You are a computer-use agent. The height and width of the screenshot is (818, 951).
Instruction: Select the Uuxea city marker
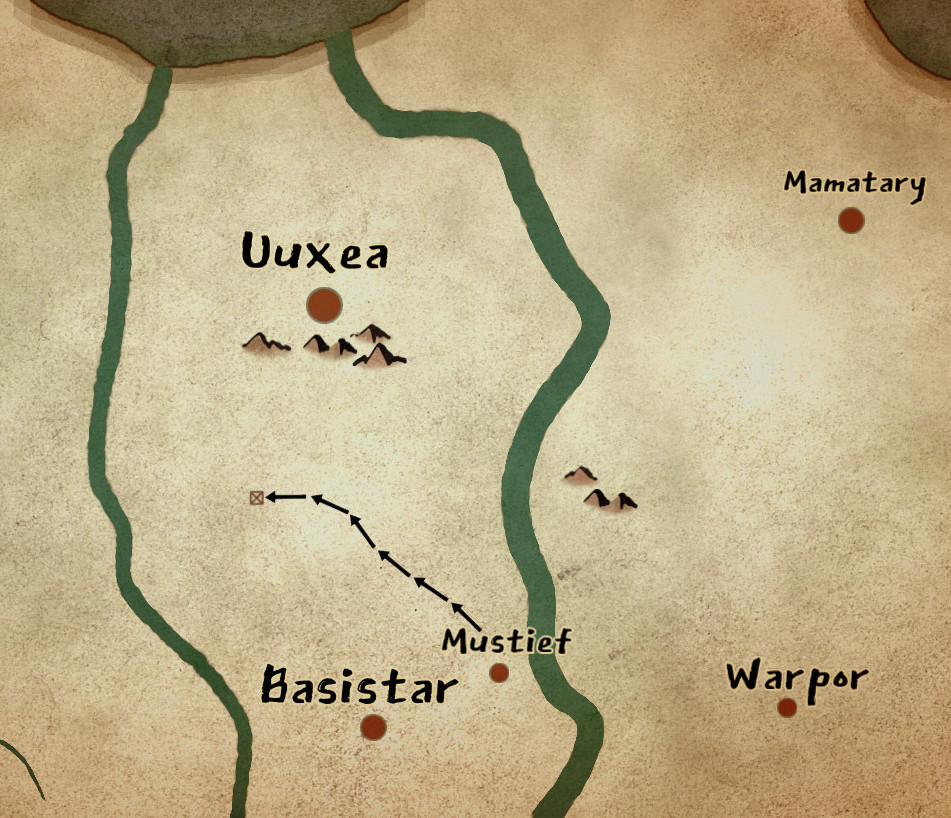click(x=324, y=304)
